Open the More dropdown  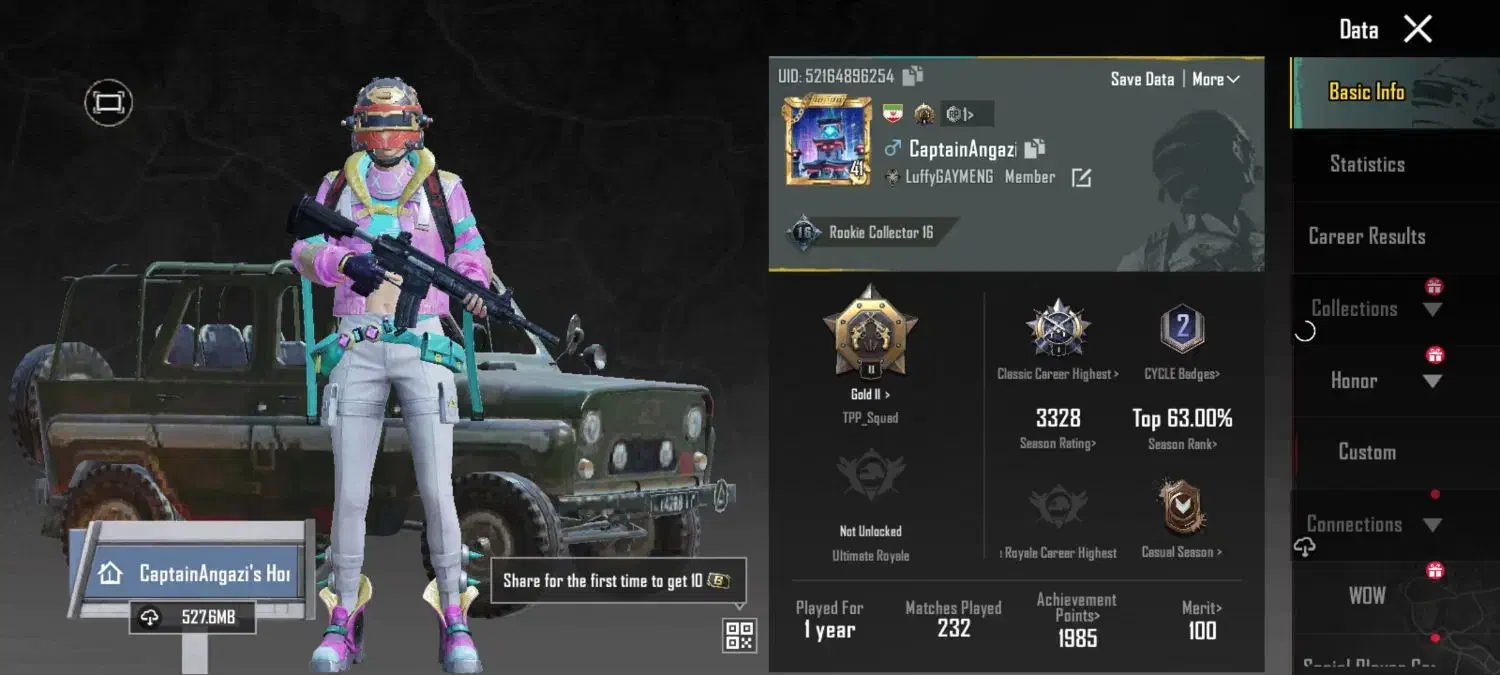coord(1216,79)
